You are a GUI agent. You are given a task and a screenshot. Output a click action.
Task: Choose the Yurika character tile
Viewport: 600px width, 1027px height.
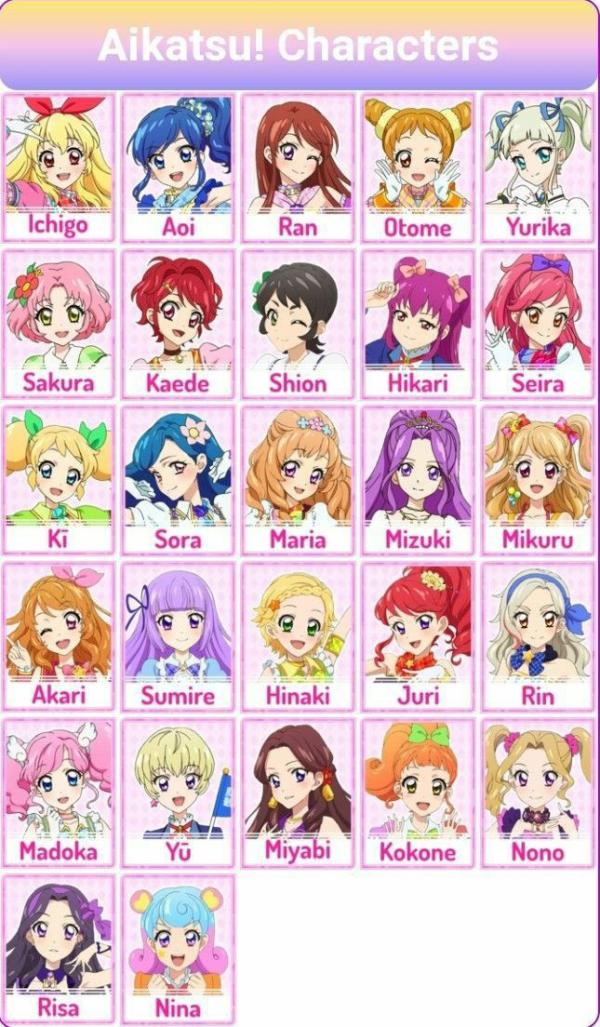pyautogui.click(x=538, y=167)
